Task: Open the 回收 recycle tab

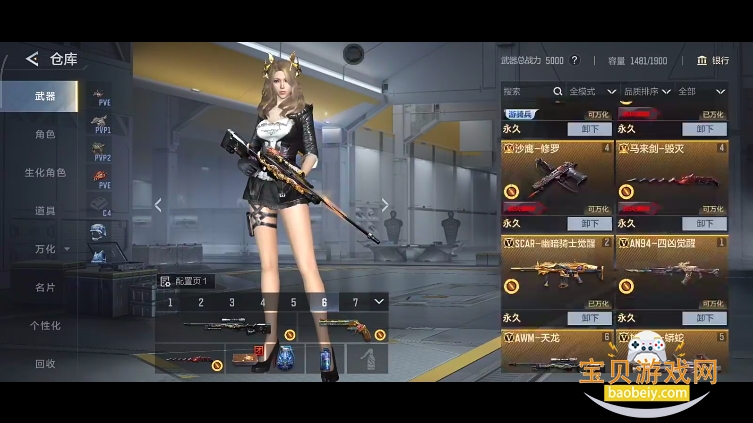Action: 44,363
